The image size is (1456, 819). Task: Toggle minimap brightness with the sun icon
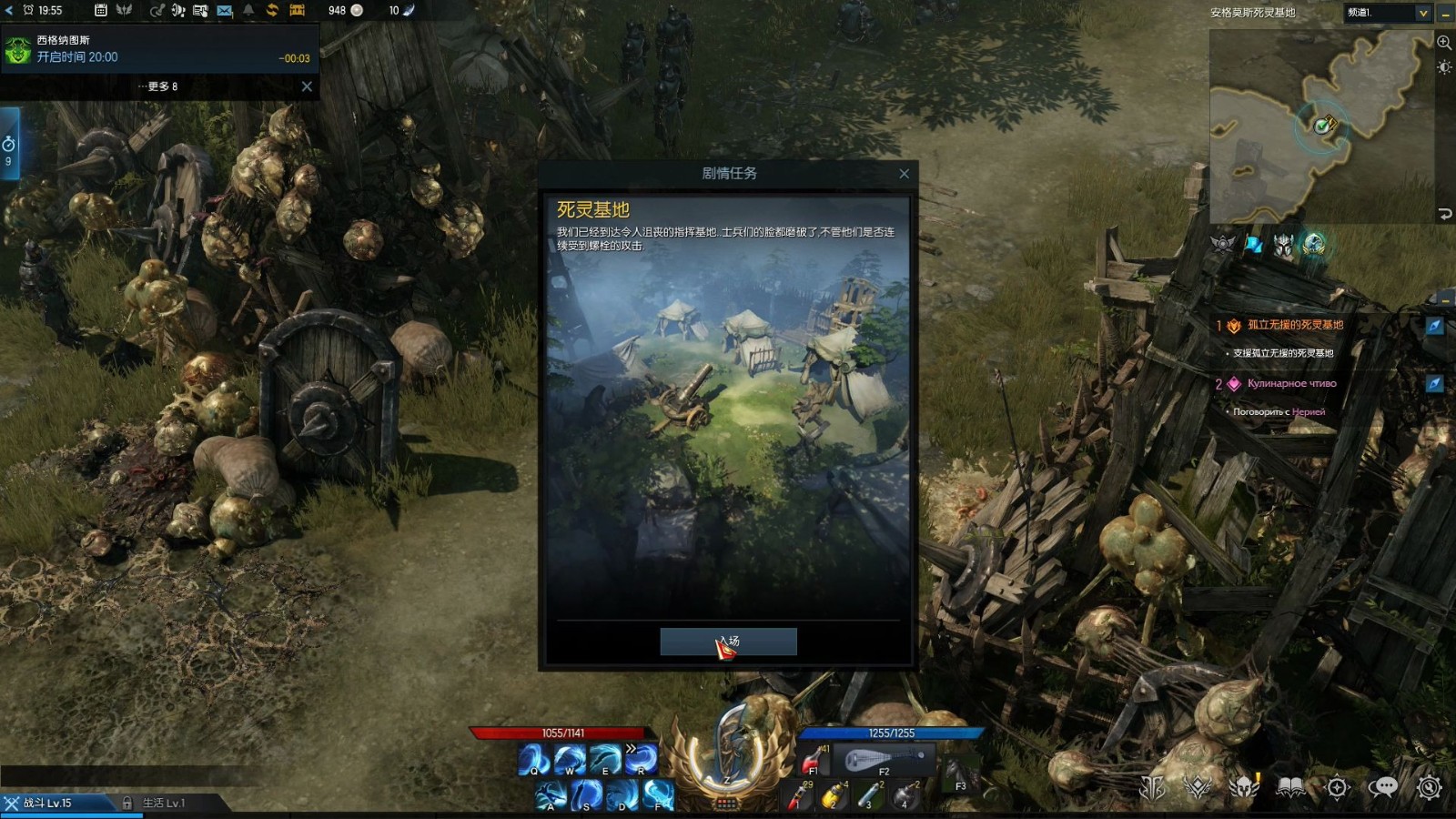pyautogui.click(x=1443, y=67)
